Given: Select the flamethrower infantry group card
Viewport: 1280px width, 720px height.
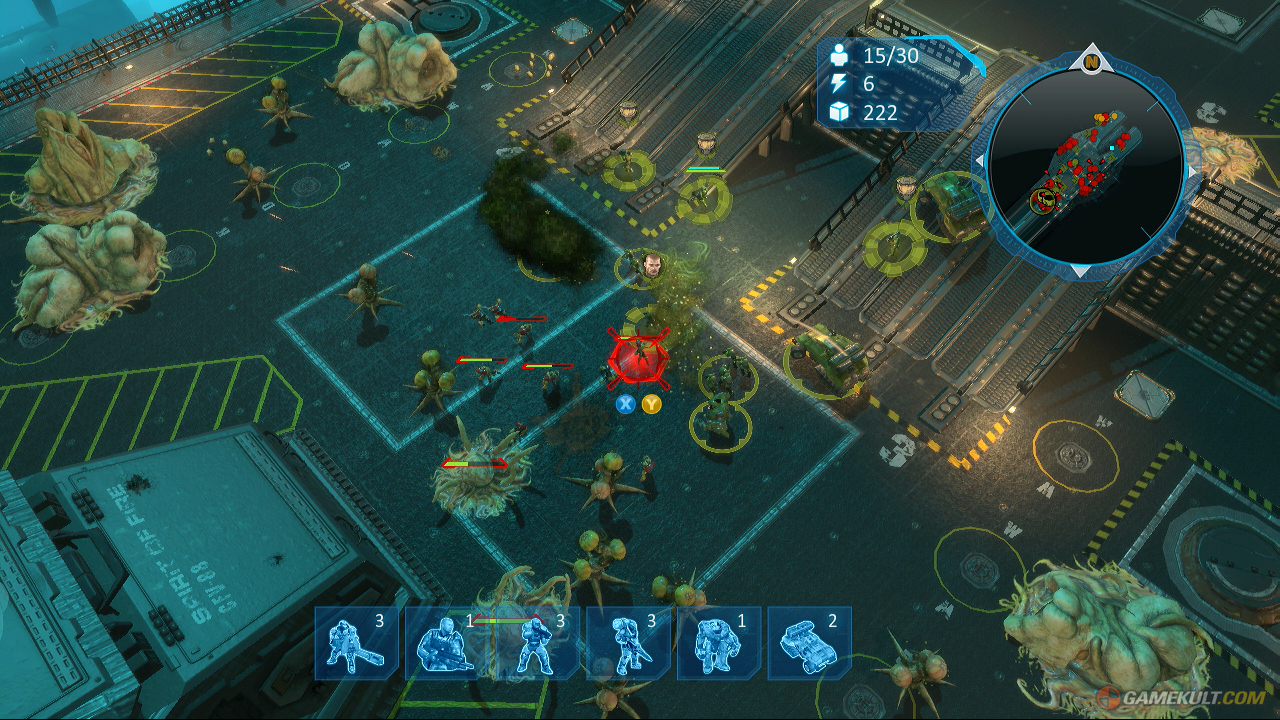Looking at the screenshot, I should click(357, 643).
